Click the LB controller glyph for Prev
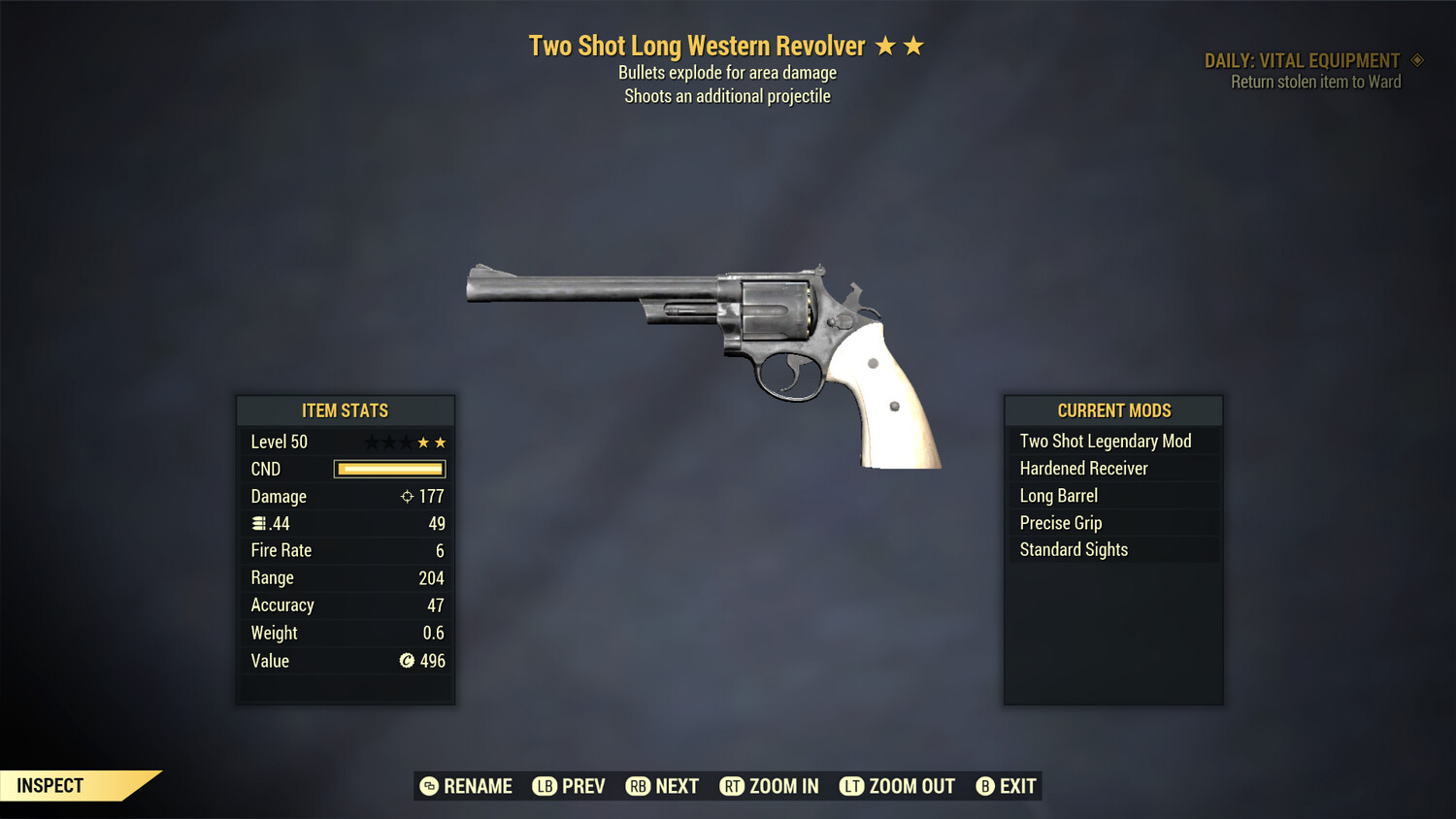The width and height of the screenshot is (1456, 819). coord(545,786)
